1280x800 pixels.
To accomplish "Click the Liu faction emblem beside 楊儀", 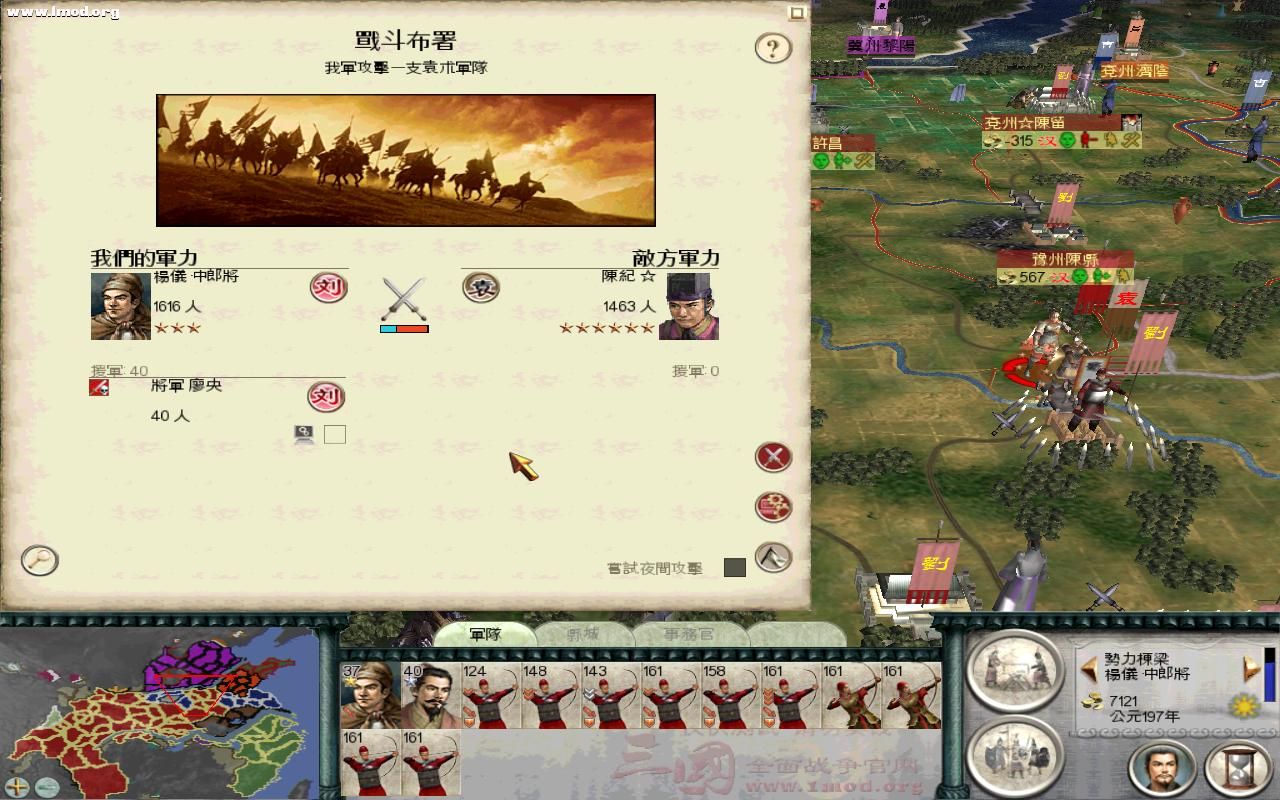I will tap(330, 288).
